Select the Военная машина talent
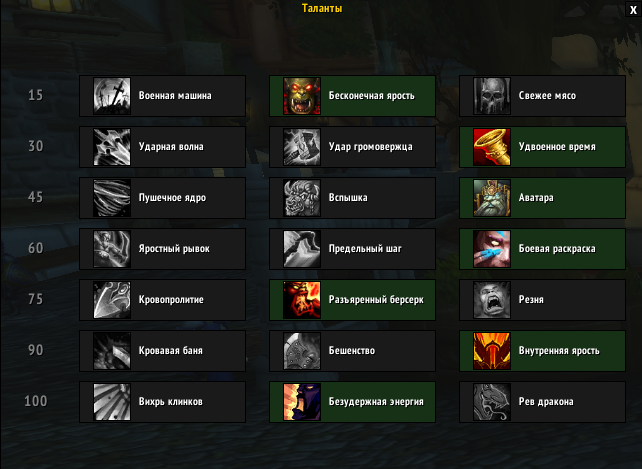This screenshot has height=469, width=642. coord(163,96)
